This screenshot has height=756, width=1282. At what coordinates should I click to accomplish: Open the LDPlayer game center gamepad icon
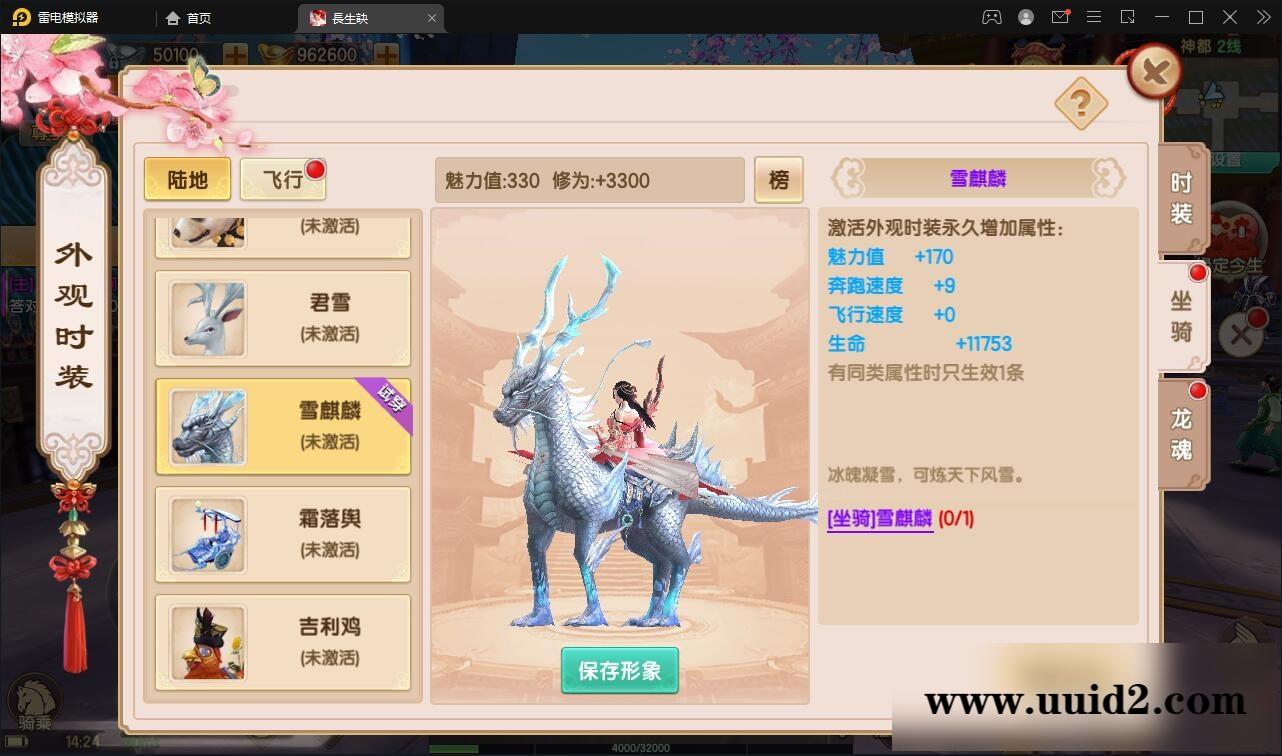tap(991, 17)
